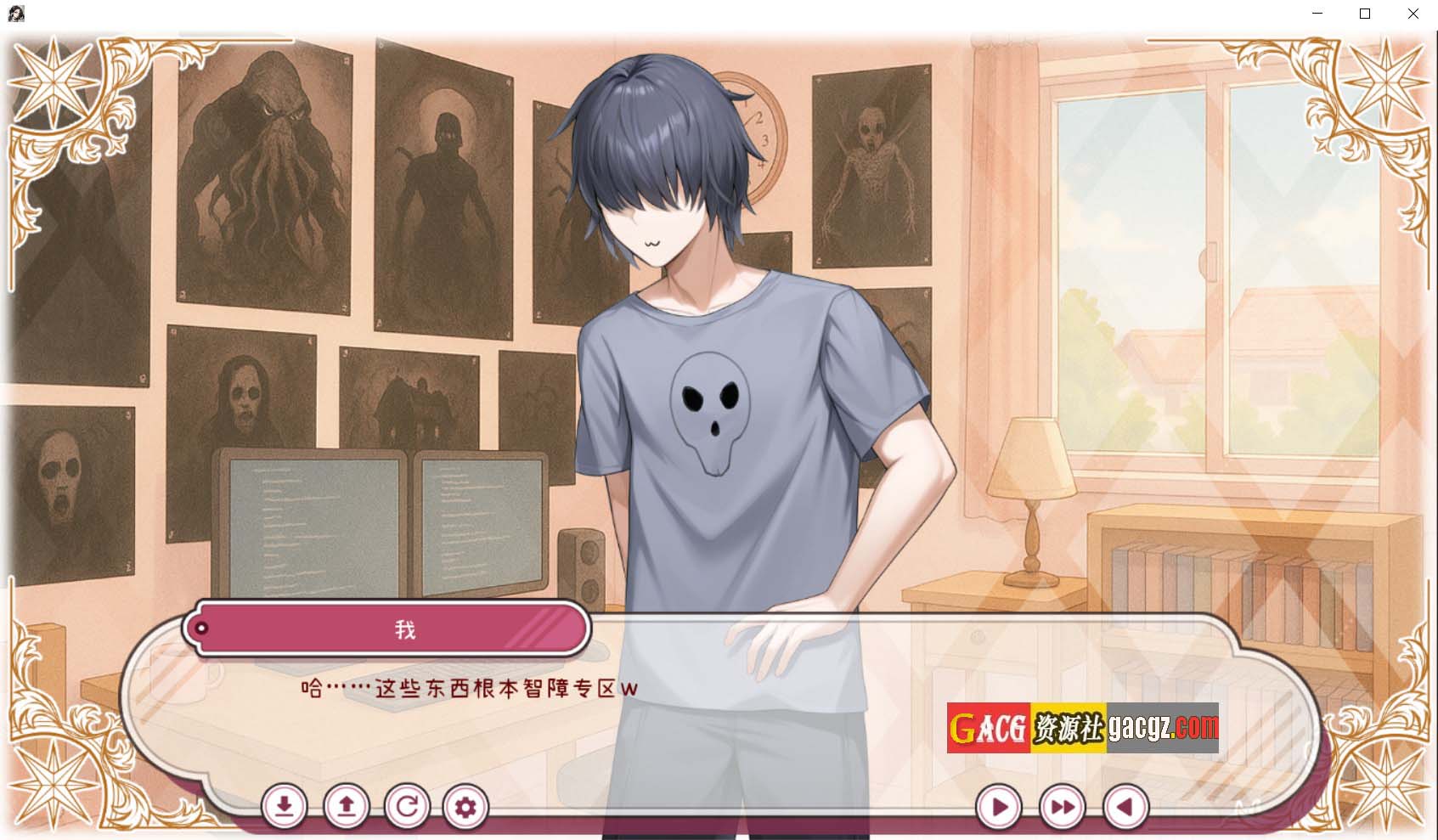Click the circular arrow history button

407,806
